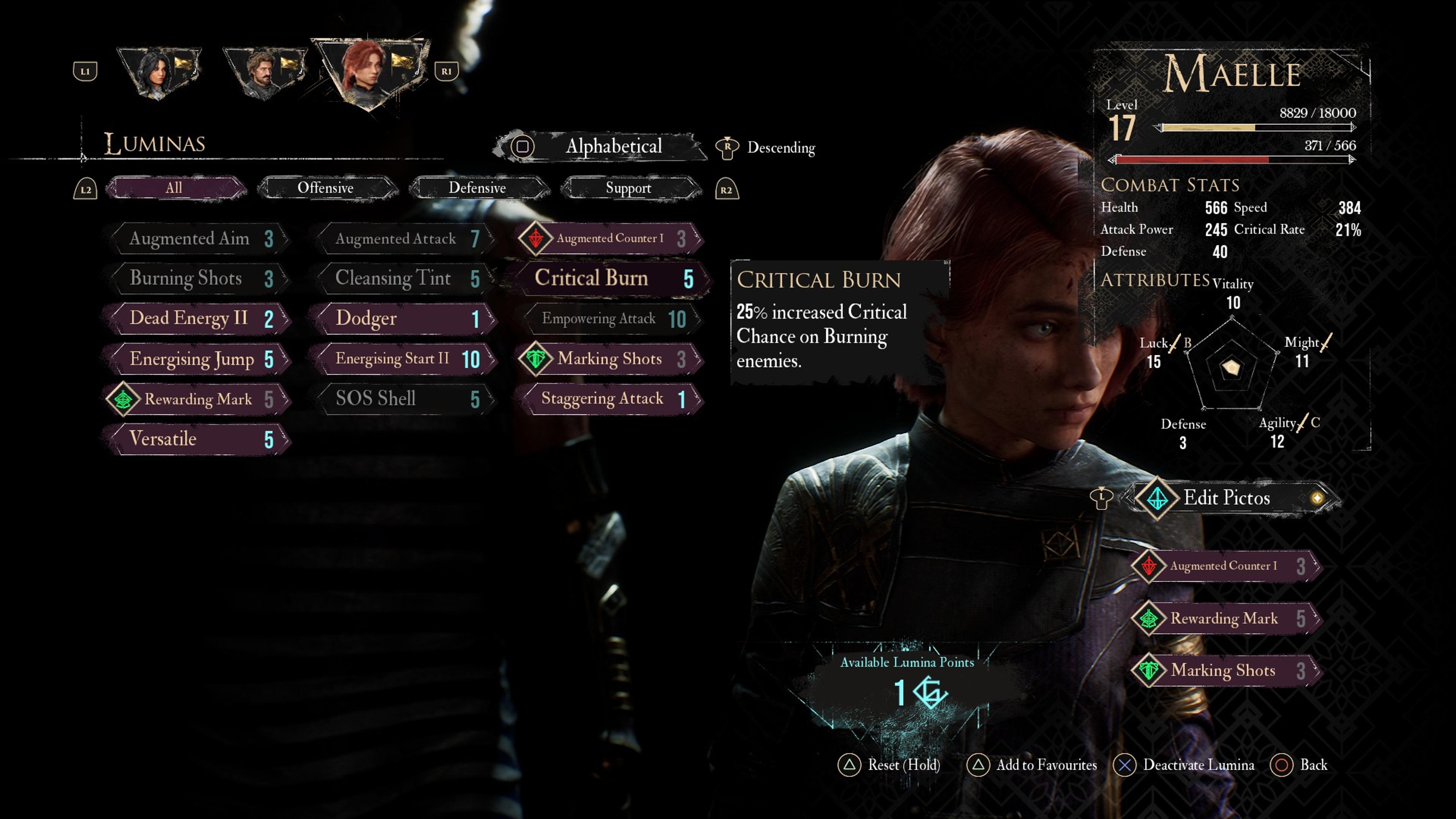Show All luminas category

tap(175, 188)
